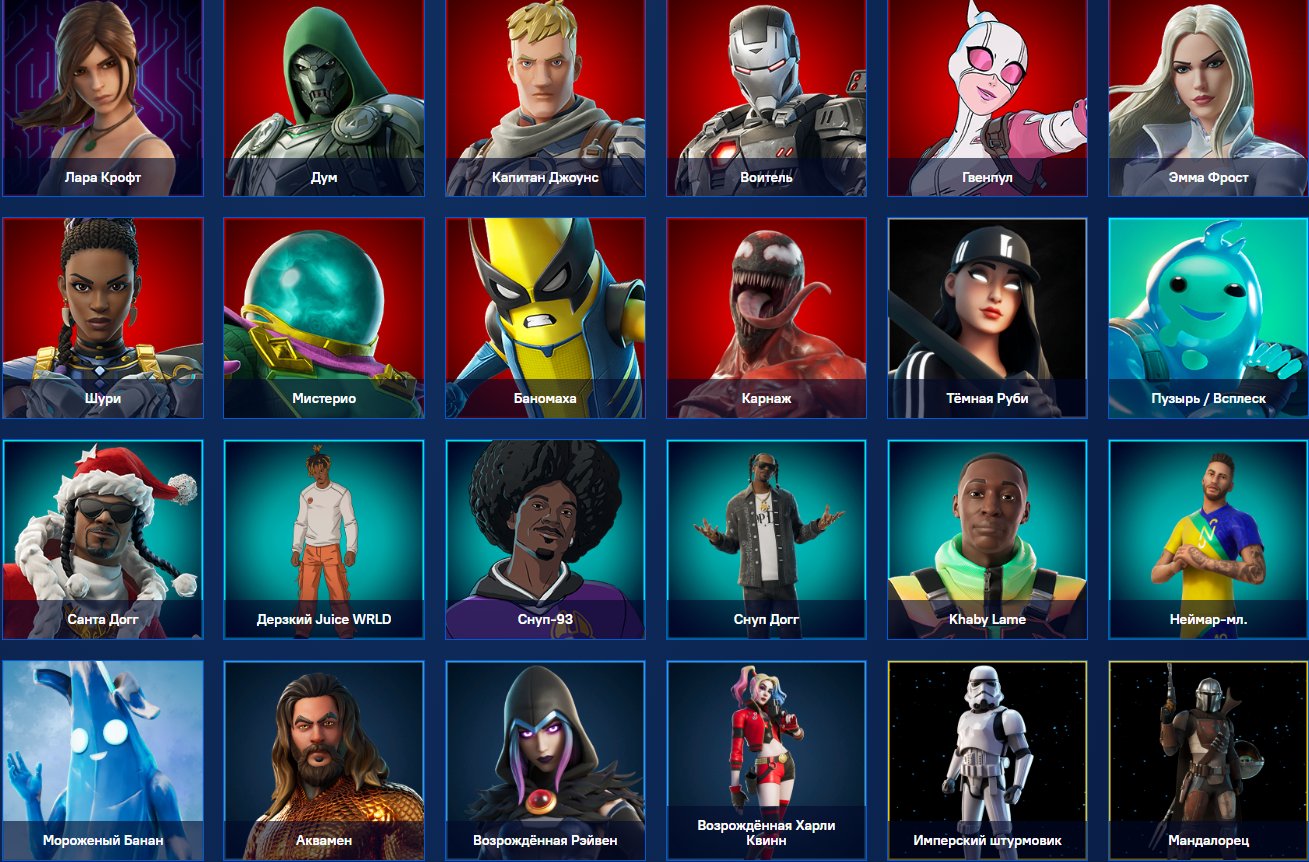
Task: Select the Дерзкий Juice WRLD skin
Action: (324, 539)
